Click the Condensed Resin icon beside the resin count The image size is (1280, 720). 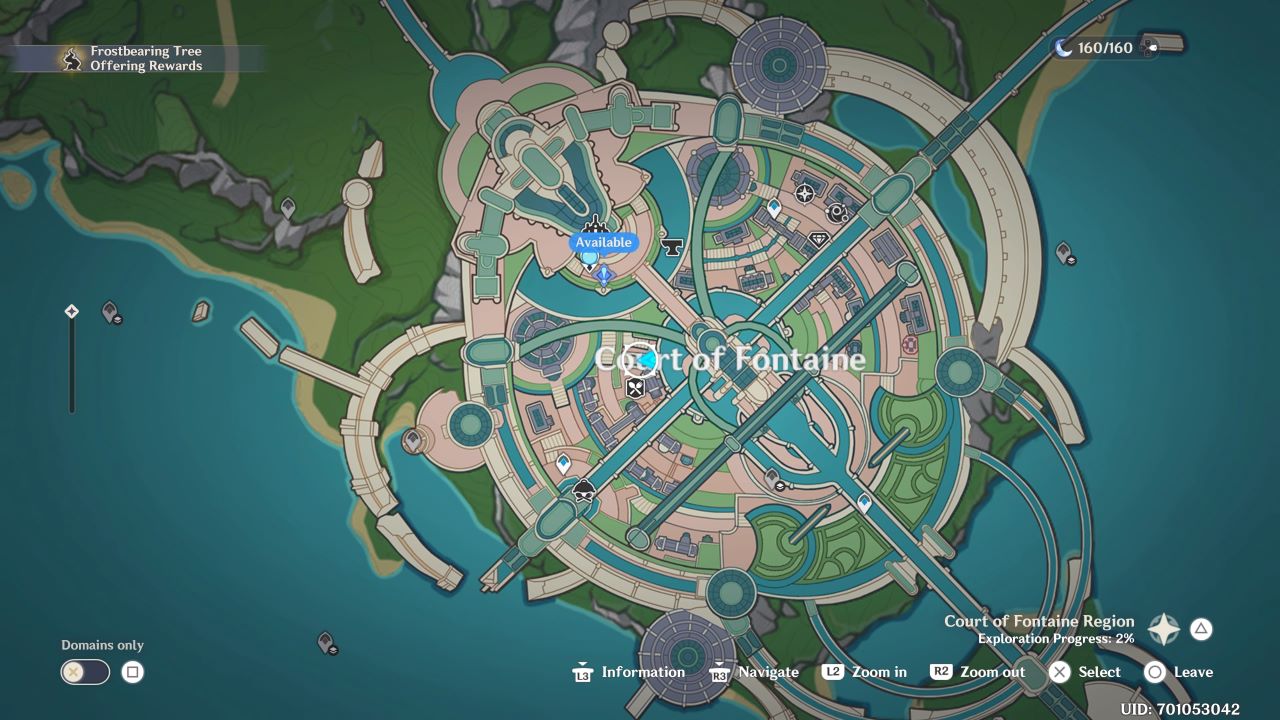(1152, 47)
